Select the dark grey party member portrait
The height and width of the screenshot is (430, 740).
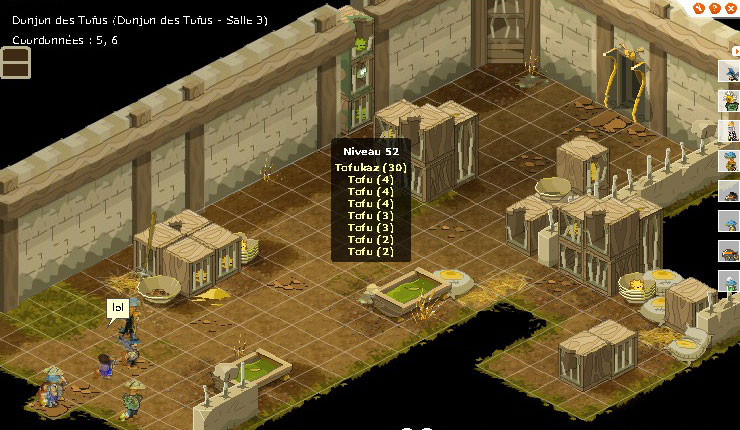click(730, 191)
